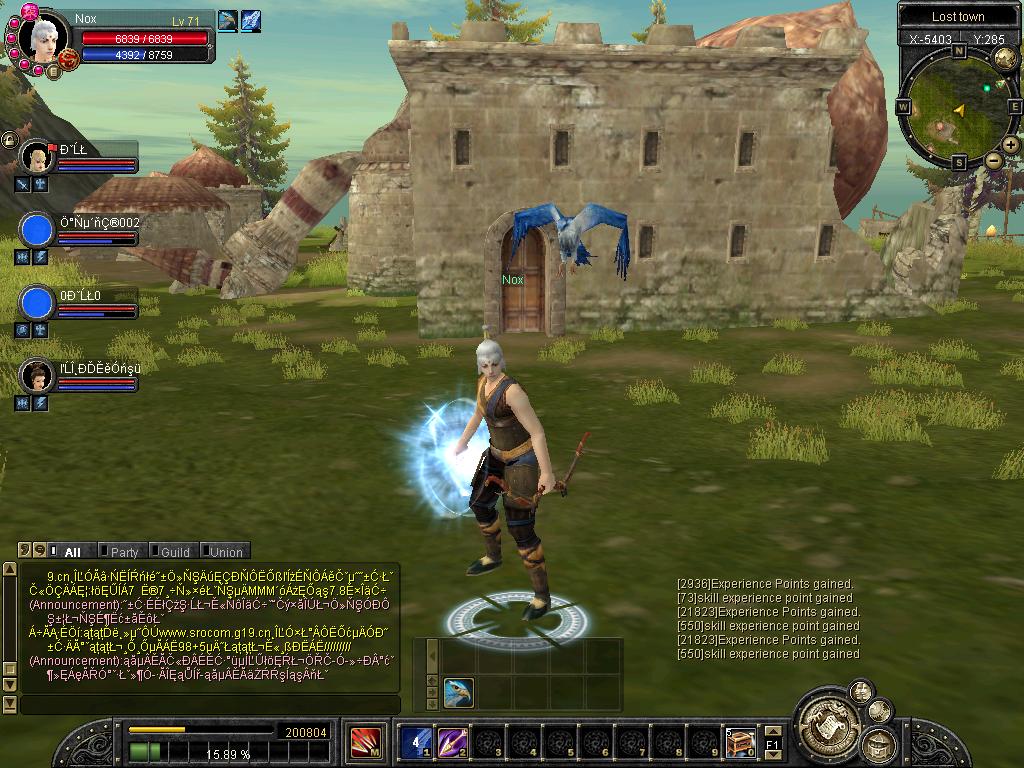The height and width of the screenshot is (768, 1024).
Task: Open the Guild chat tab
Action: 174,551
